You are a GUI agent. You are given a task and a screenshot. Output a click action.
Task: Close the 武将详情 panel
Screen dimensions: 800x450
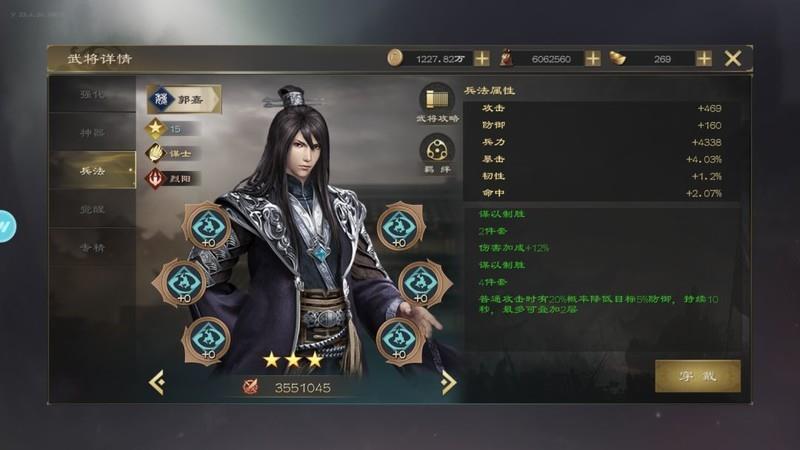click(x=733, y=58)
